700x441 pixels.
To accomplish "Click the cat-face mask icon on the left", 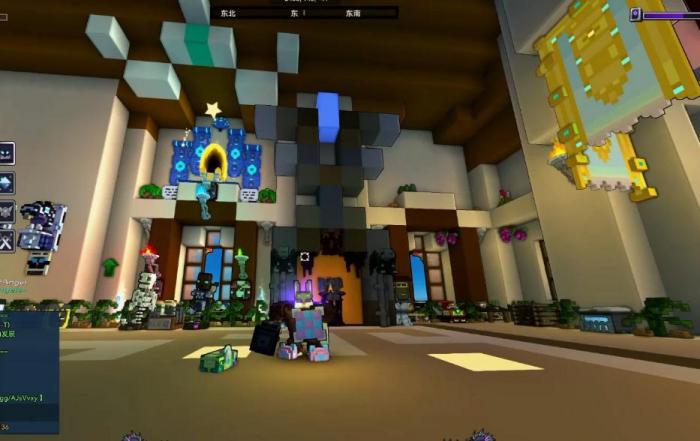I will 6,153.
